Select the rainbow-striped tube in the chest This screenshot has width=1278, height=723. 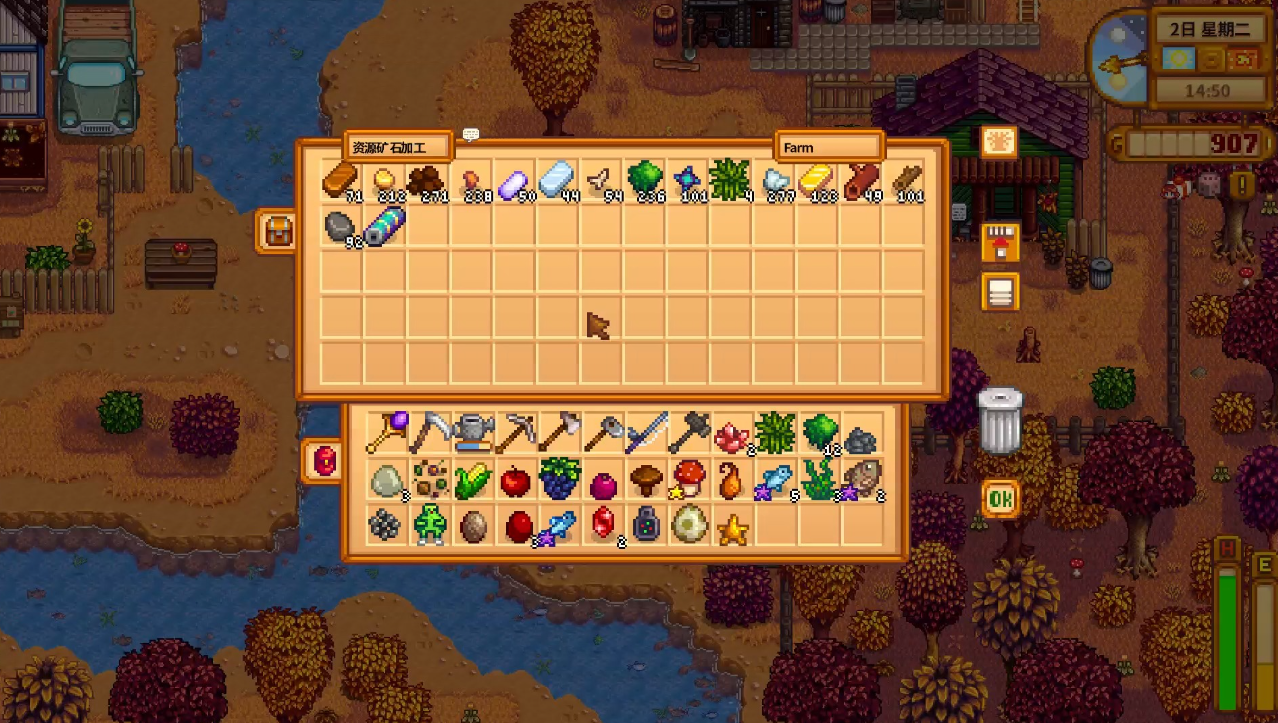tap(385, 225)
